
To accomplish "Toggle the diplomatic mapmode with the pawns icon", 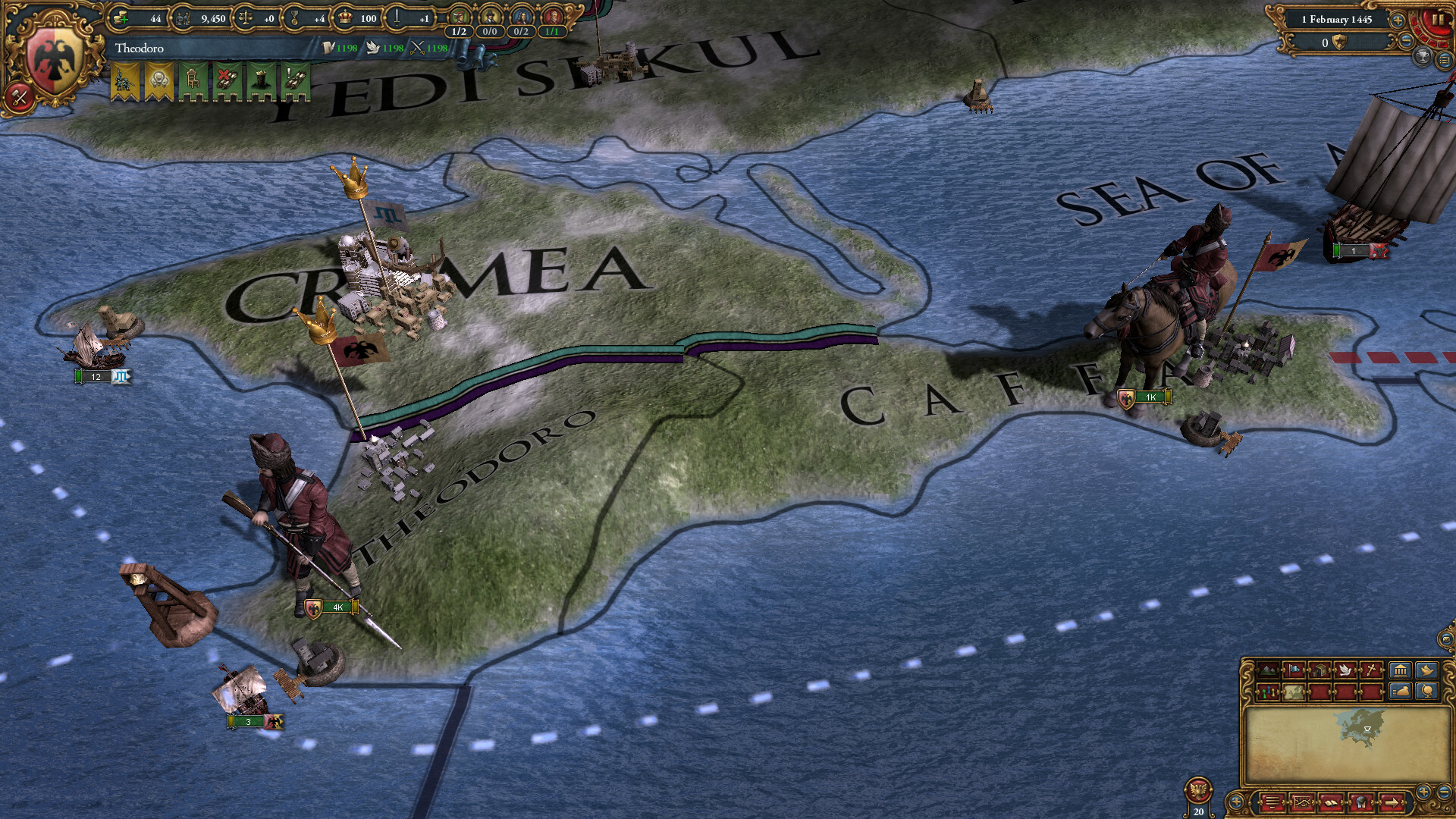I will pos(1267,692).
